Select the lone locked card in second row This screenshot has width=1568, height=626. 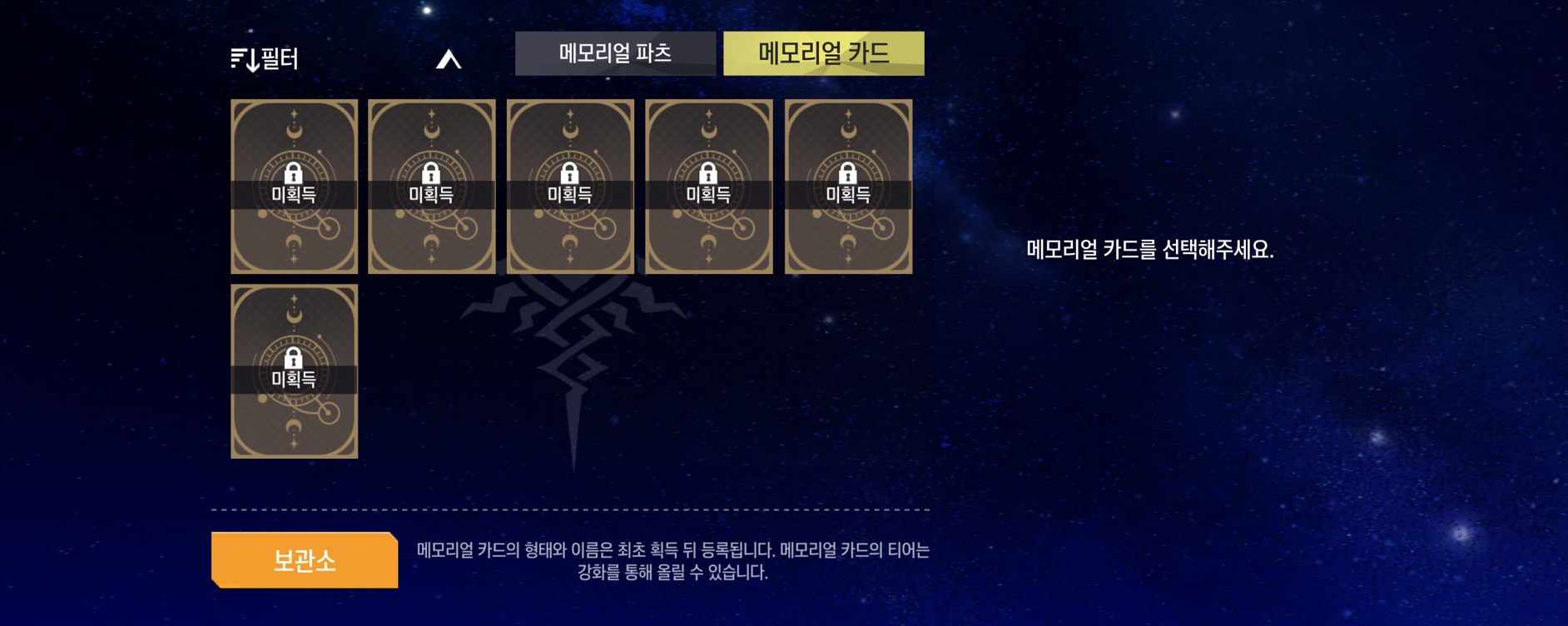click(x=294, y=371)
